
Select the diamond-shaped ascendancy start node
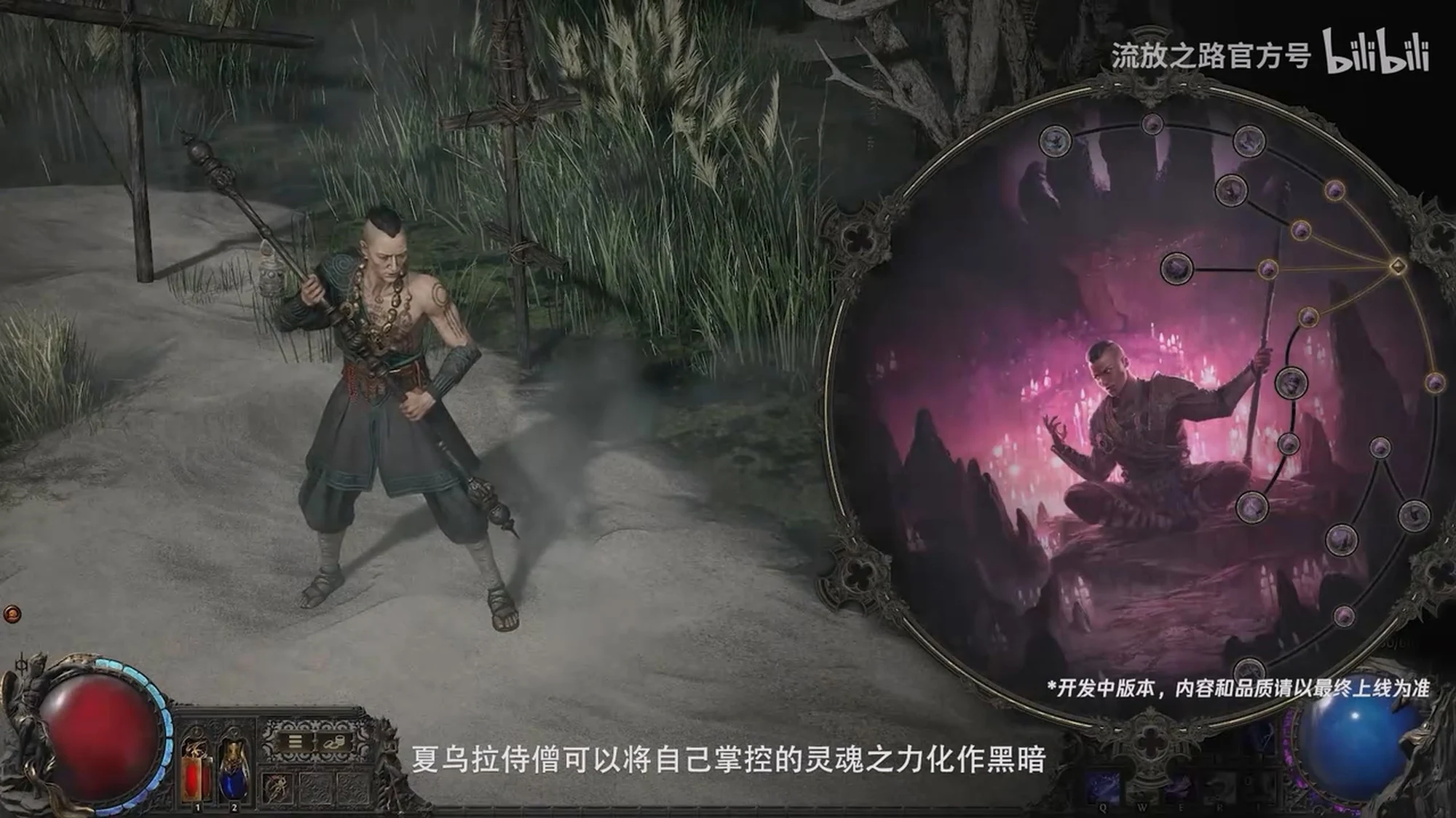[x=1397, y=266]
